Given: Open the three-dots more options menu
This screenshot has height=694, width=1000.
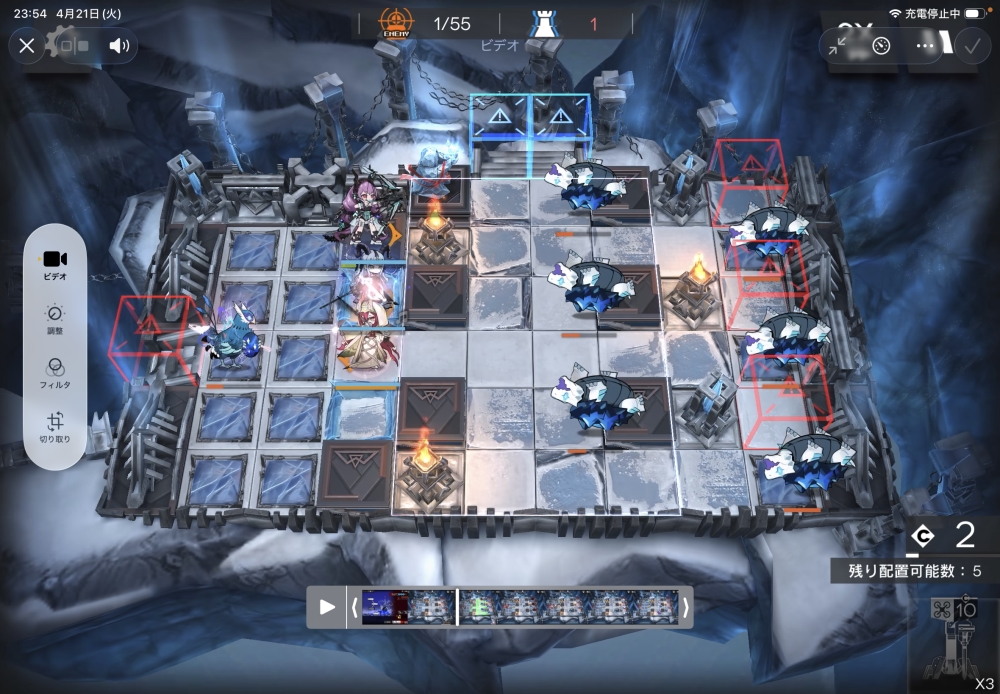Looking at the screenshot, I should click(926, 45).
